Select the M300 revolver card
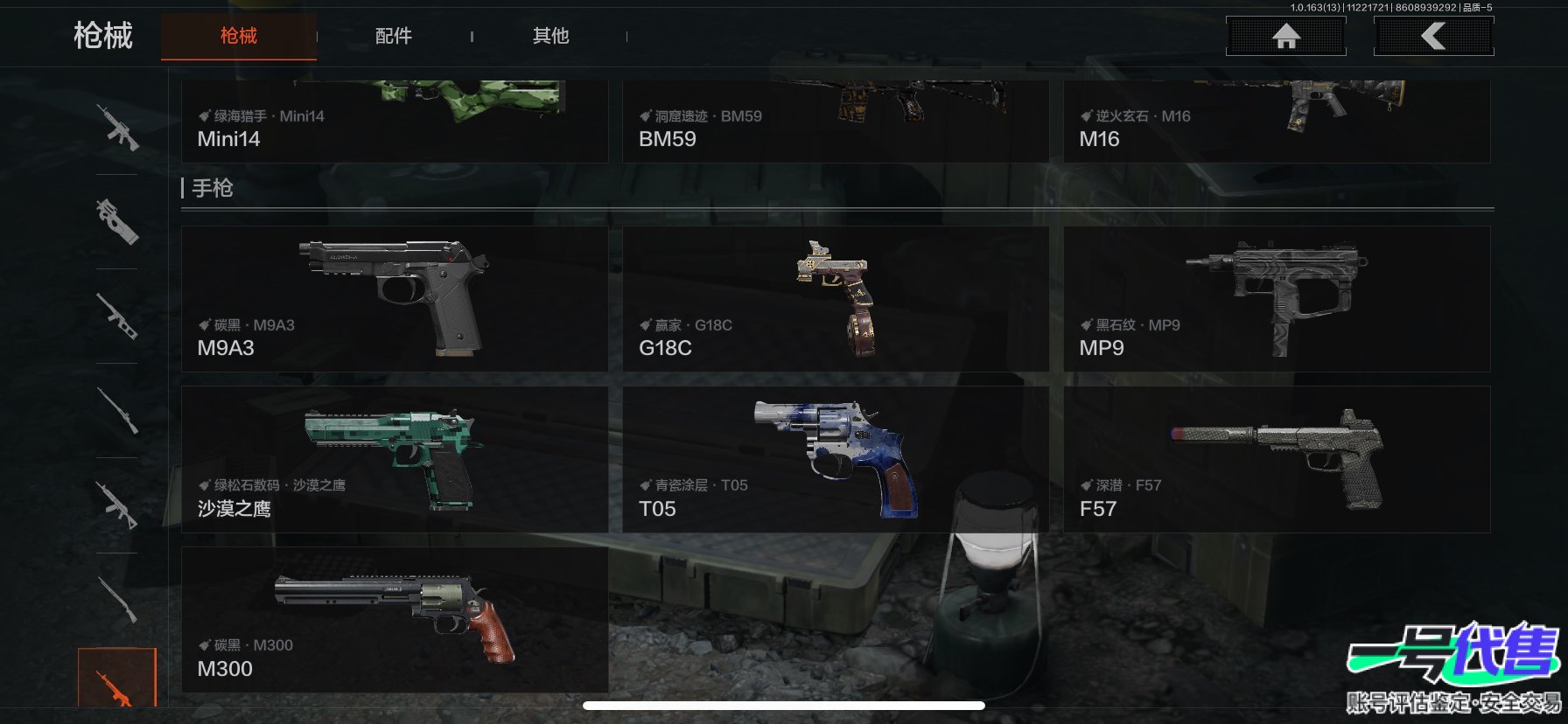Image resolution: width=1568 pixels, height=724 pixels. [x=394, y=620]
